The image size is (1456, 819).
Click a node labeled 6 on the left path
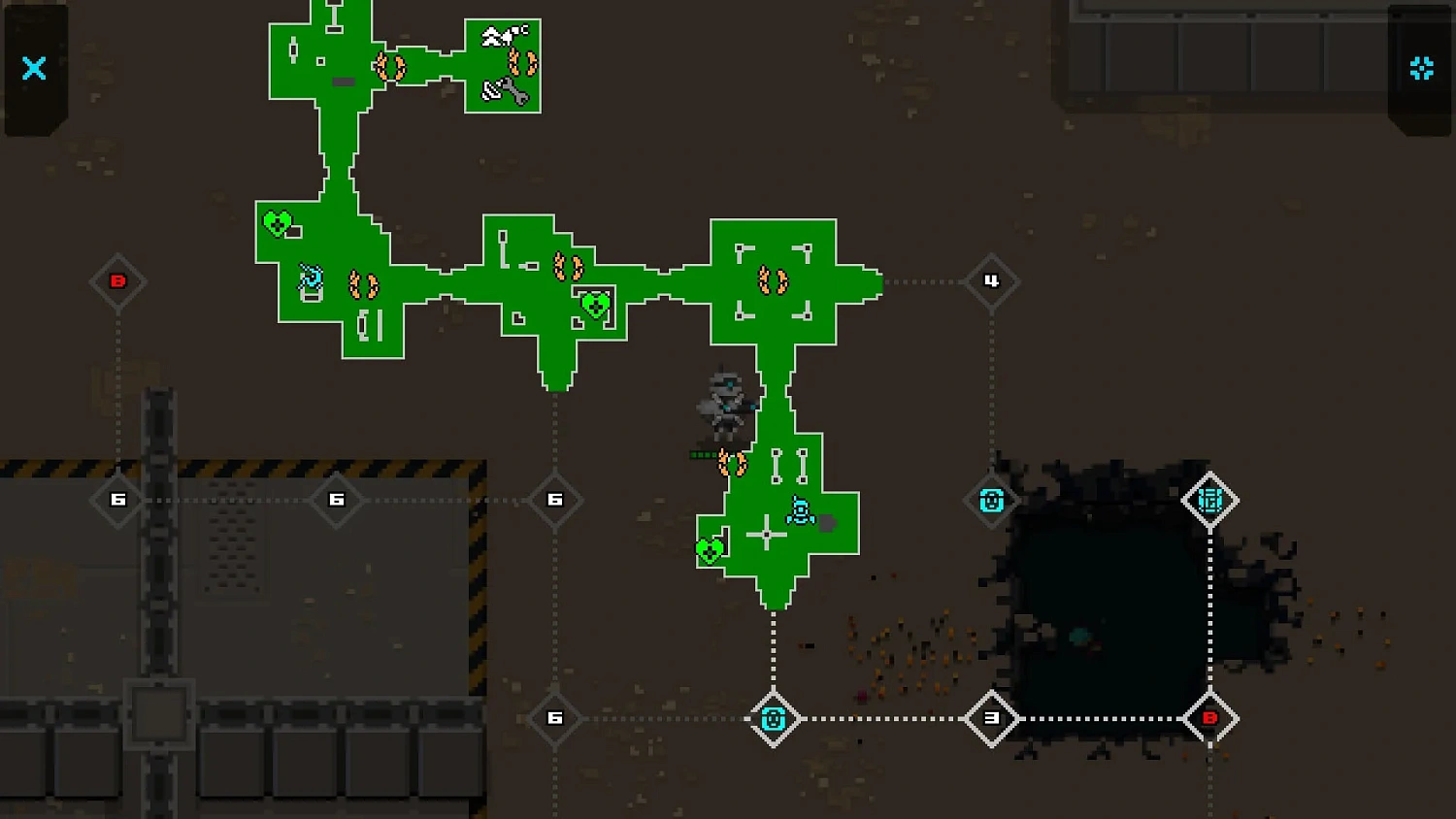(x=118, y=500)
